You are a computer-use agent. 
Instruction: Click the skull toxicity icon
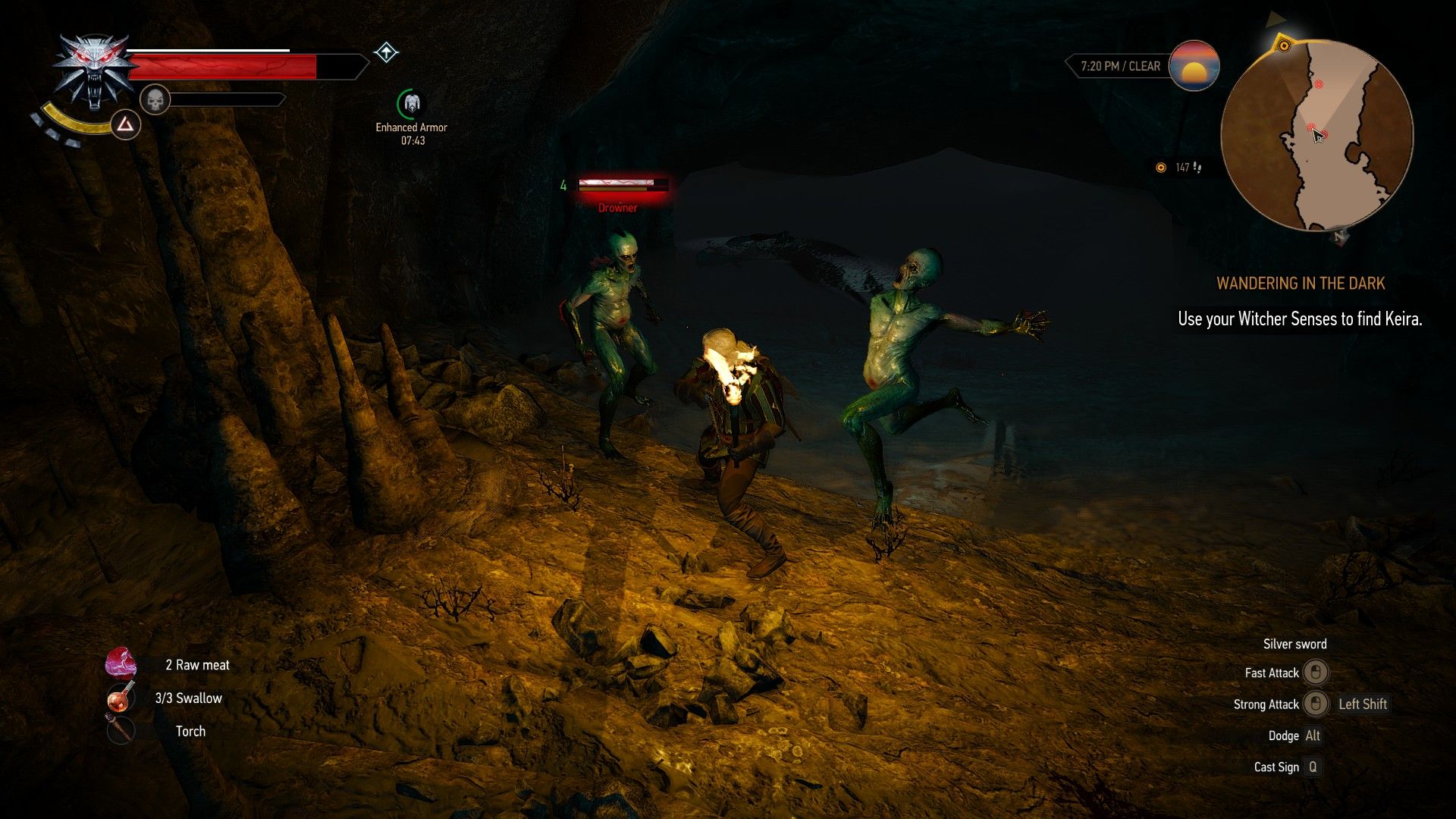click(x=155, y=99)
